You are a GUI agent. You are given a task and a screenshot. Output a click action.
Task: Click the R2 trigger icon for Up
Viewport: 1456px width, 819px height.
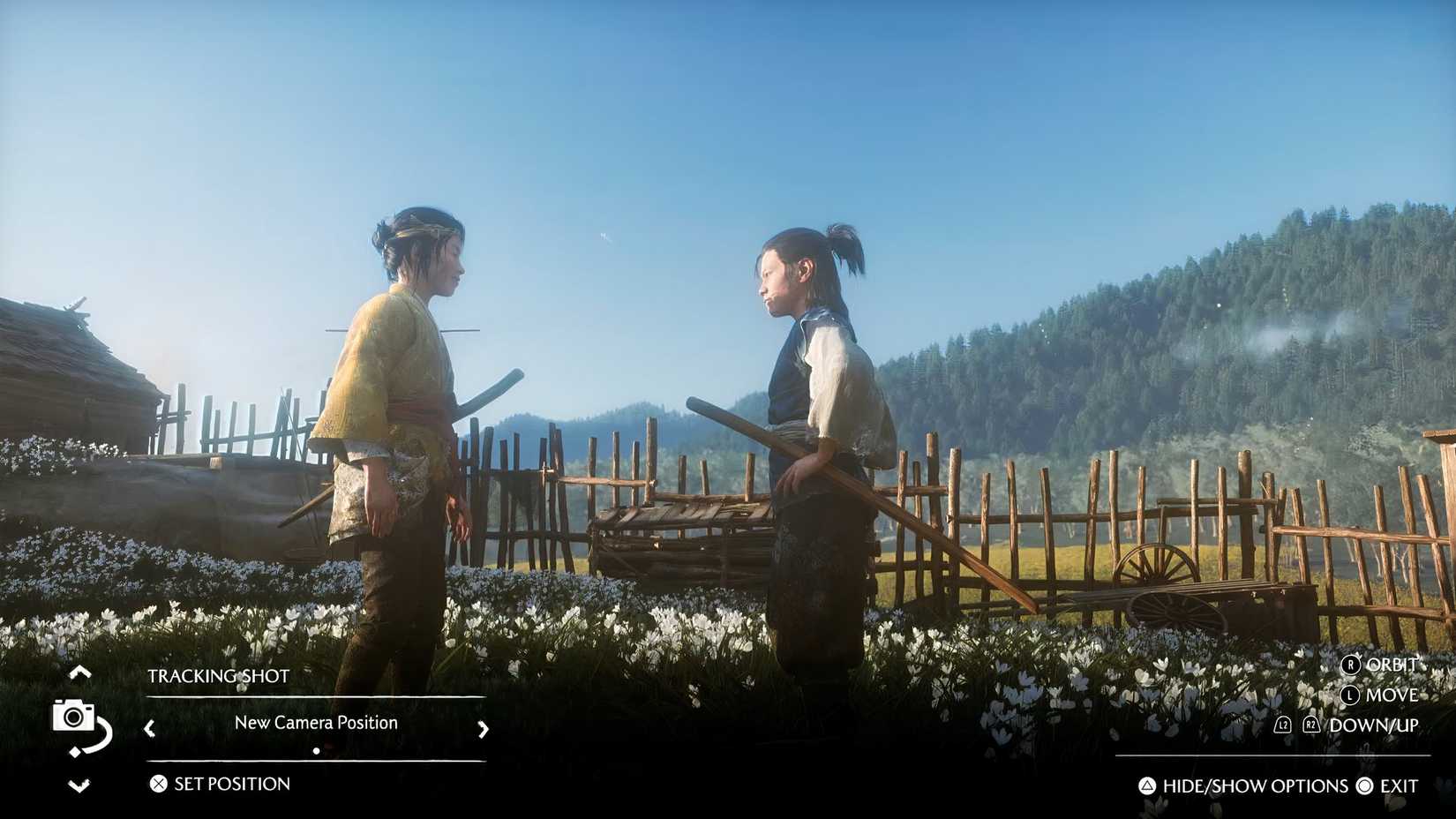1310,725
